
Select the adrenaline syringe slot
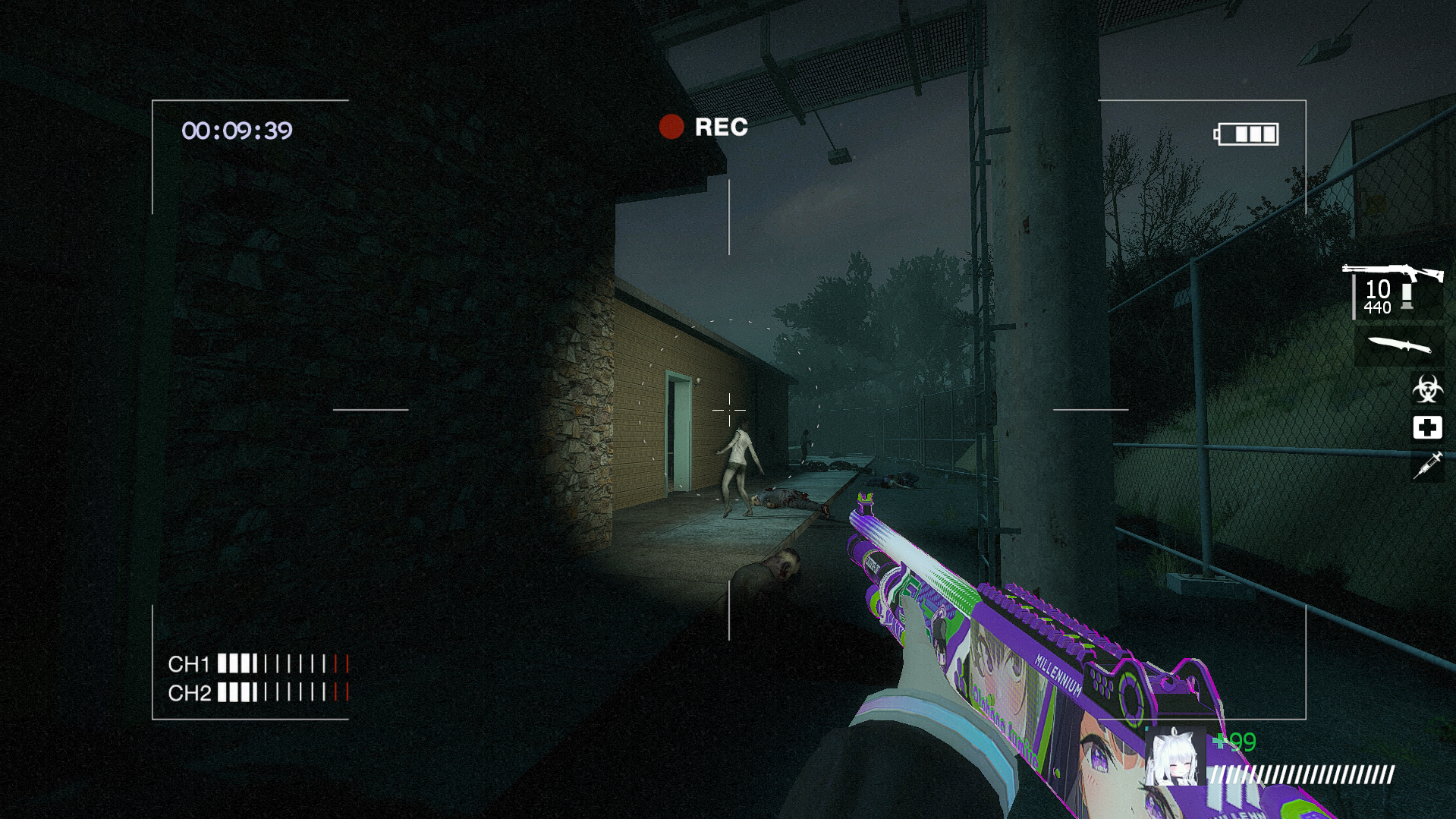(1426, 465)
